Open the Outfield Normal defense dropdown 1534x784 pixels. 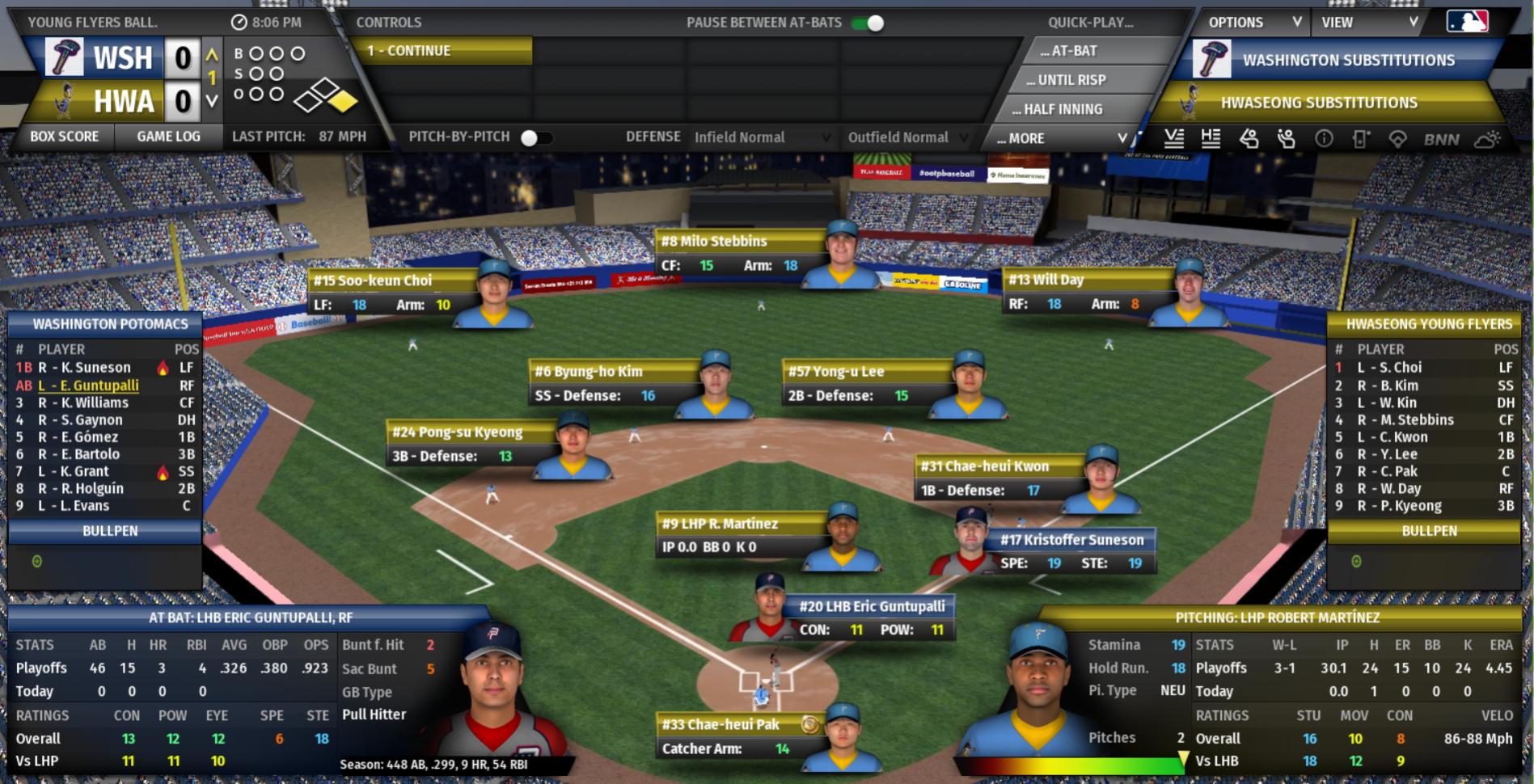(906, 137)
